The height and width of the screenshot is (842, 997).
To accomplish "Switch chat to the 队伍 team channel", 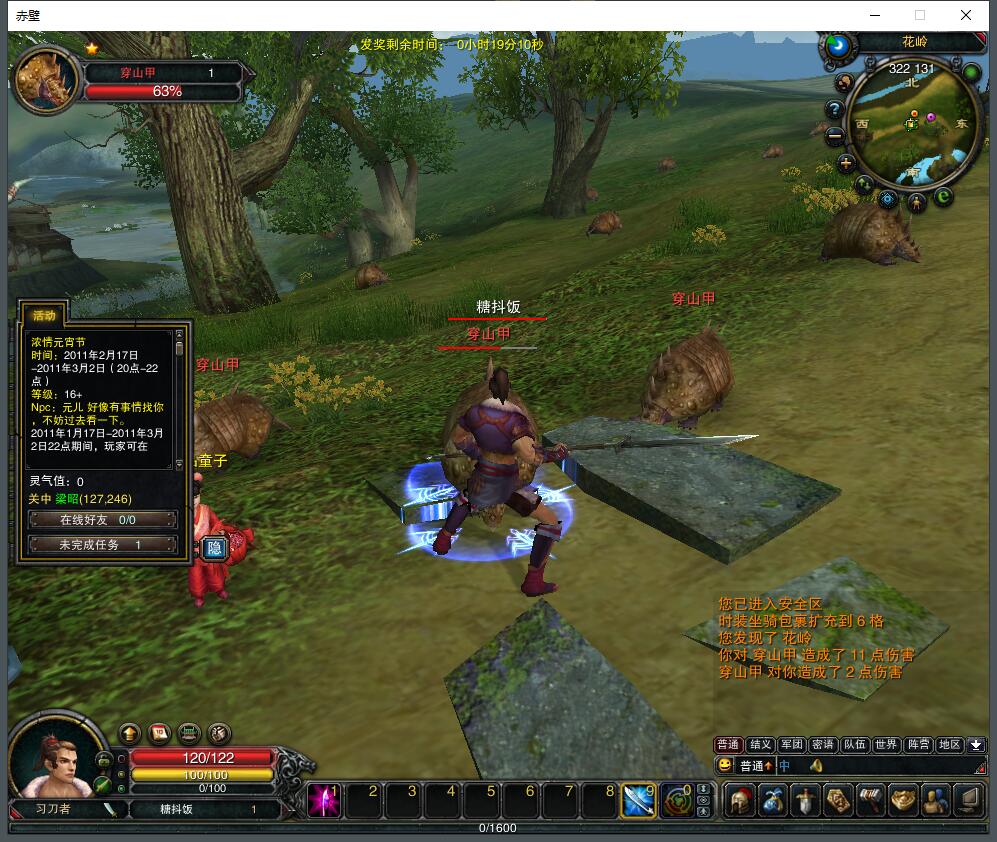I will coord(854,745).
